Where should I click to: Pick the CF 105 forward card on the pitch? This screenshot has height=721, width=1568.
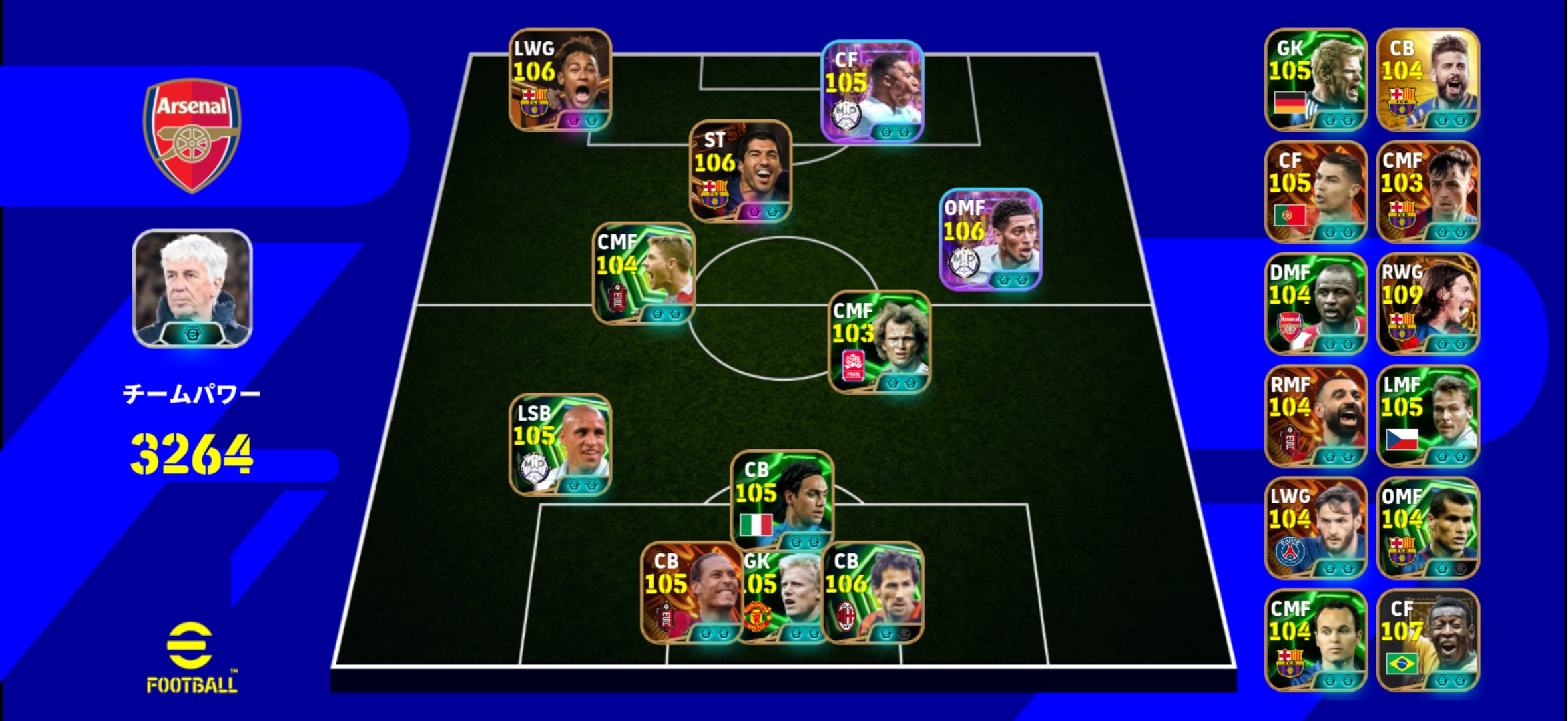tap(872, 91)
